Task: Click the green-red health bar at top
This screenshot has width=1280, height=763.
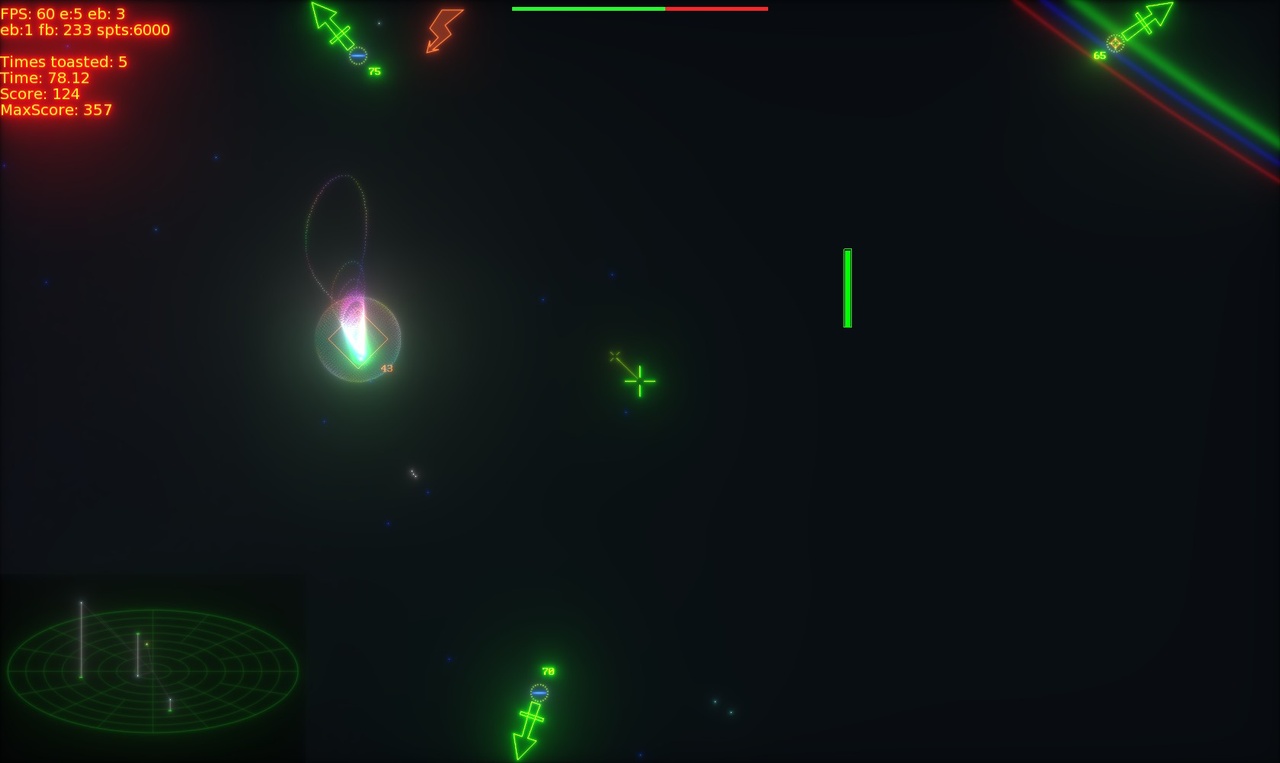Action: pos(640,7)
